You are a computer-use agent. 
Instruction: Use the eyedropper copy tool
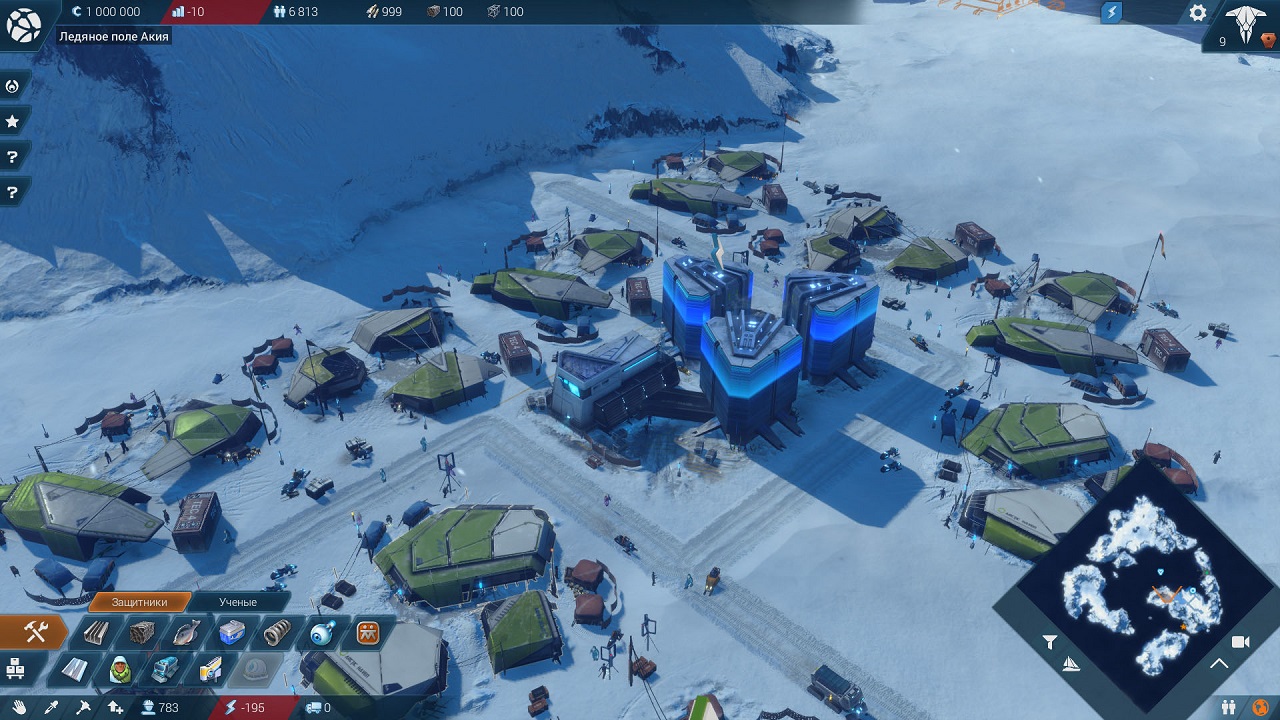point(50,707)
